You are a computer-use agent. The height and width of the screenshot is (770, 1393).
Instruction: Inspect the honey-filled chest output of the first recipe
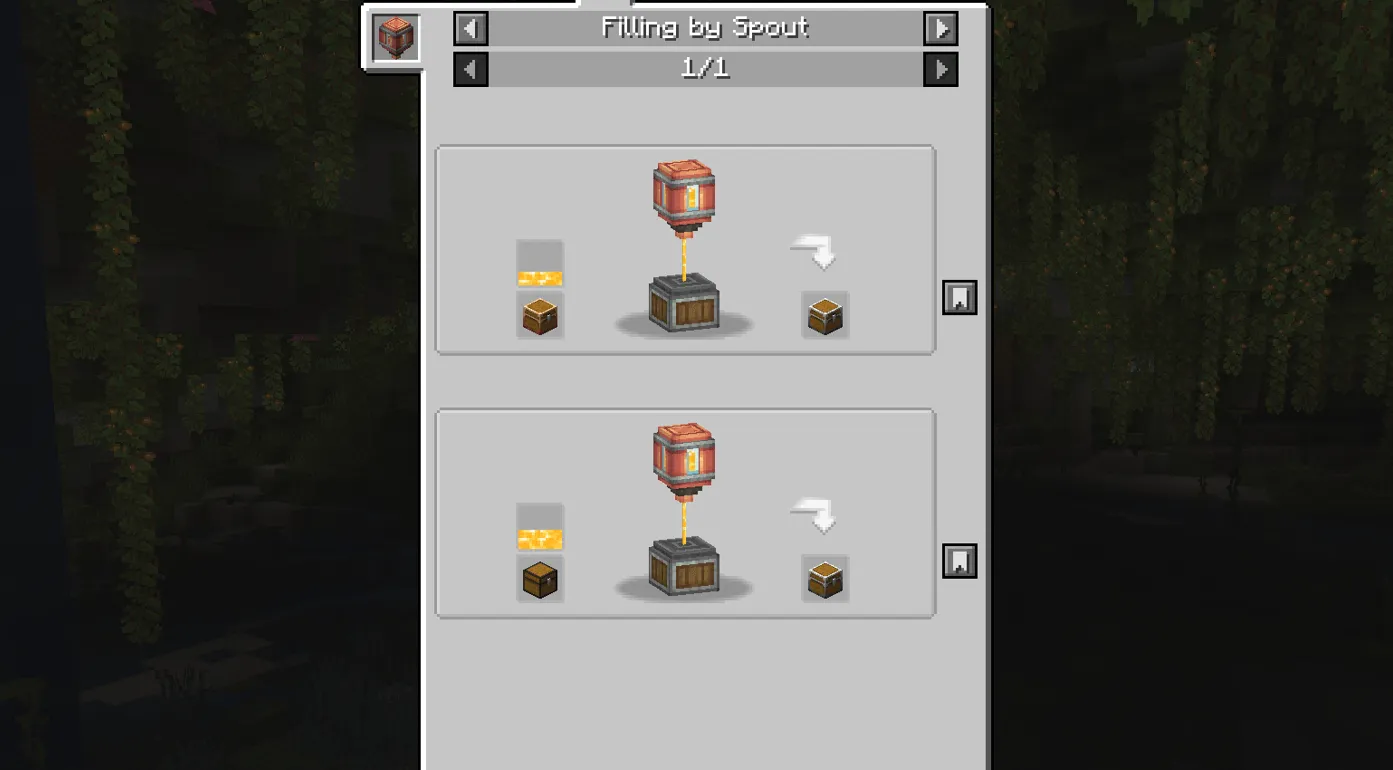824,314
